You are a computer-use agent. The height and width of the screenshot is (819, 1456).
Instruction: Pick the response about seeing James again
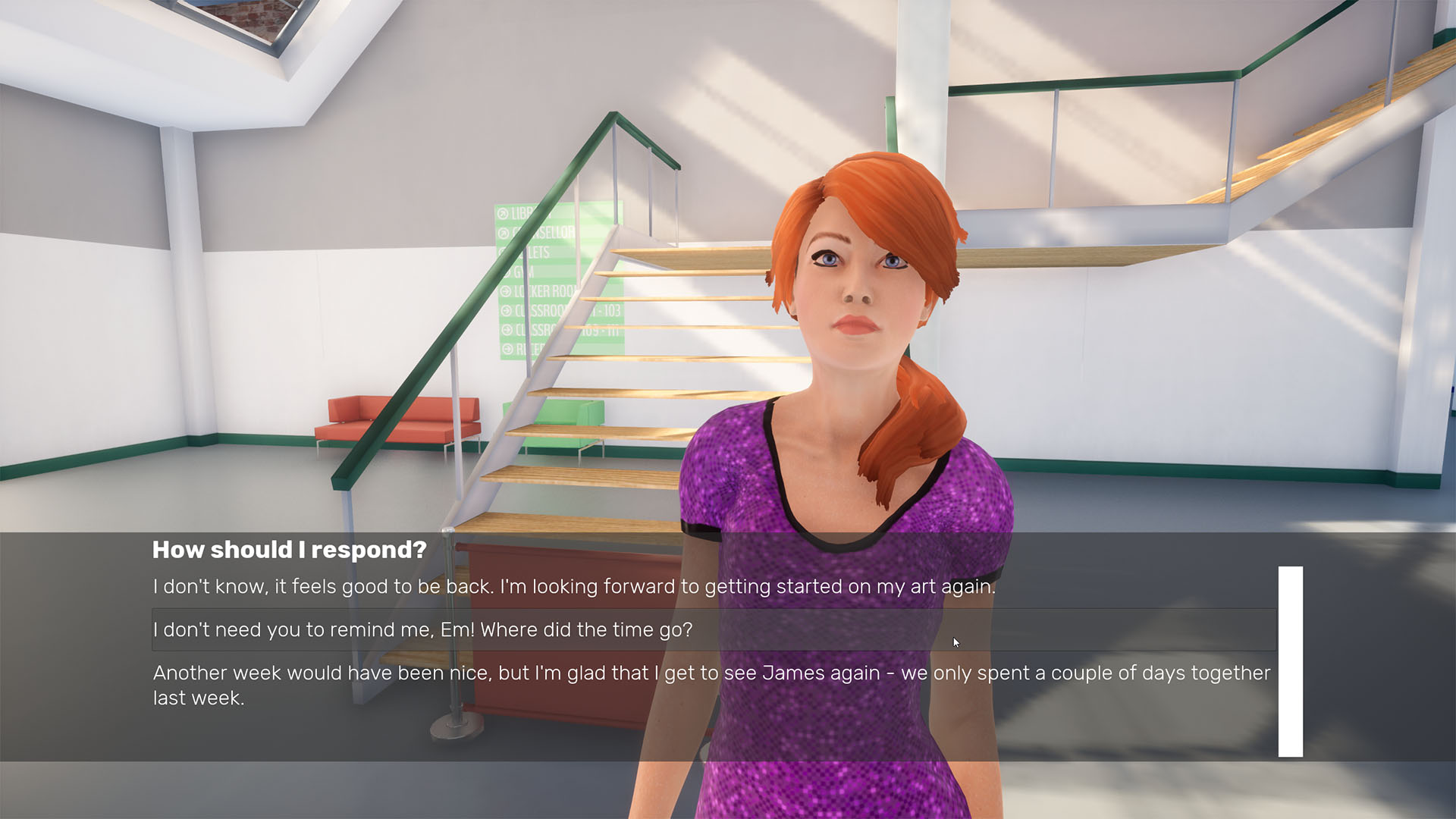pyautogui.click(x=711, y=685)
